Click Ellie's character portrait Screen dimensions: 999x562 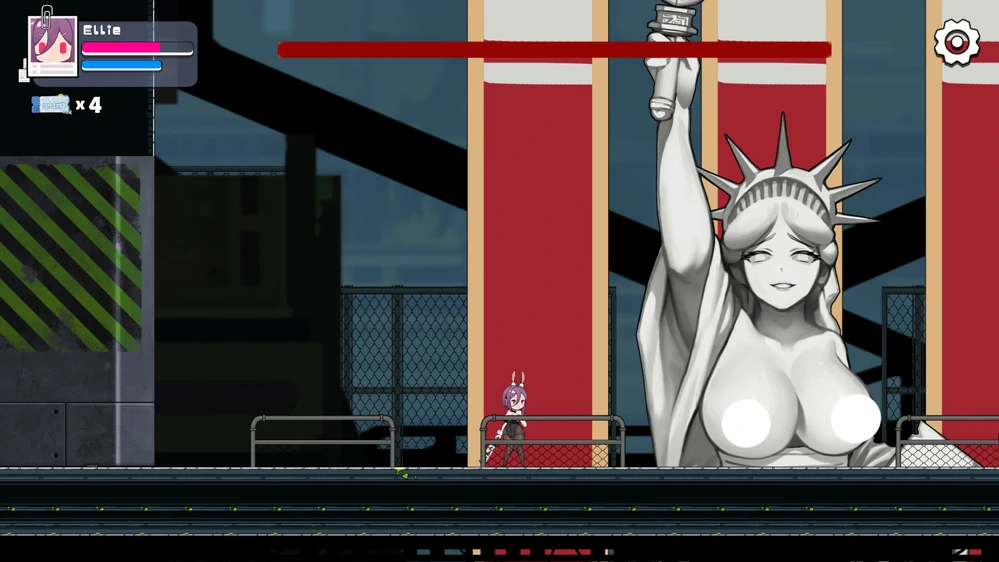tap(52, 46)
